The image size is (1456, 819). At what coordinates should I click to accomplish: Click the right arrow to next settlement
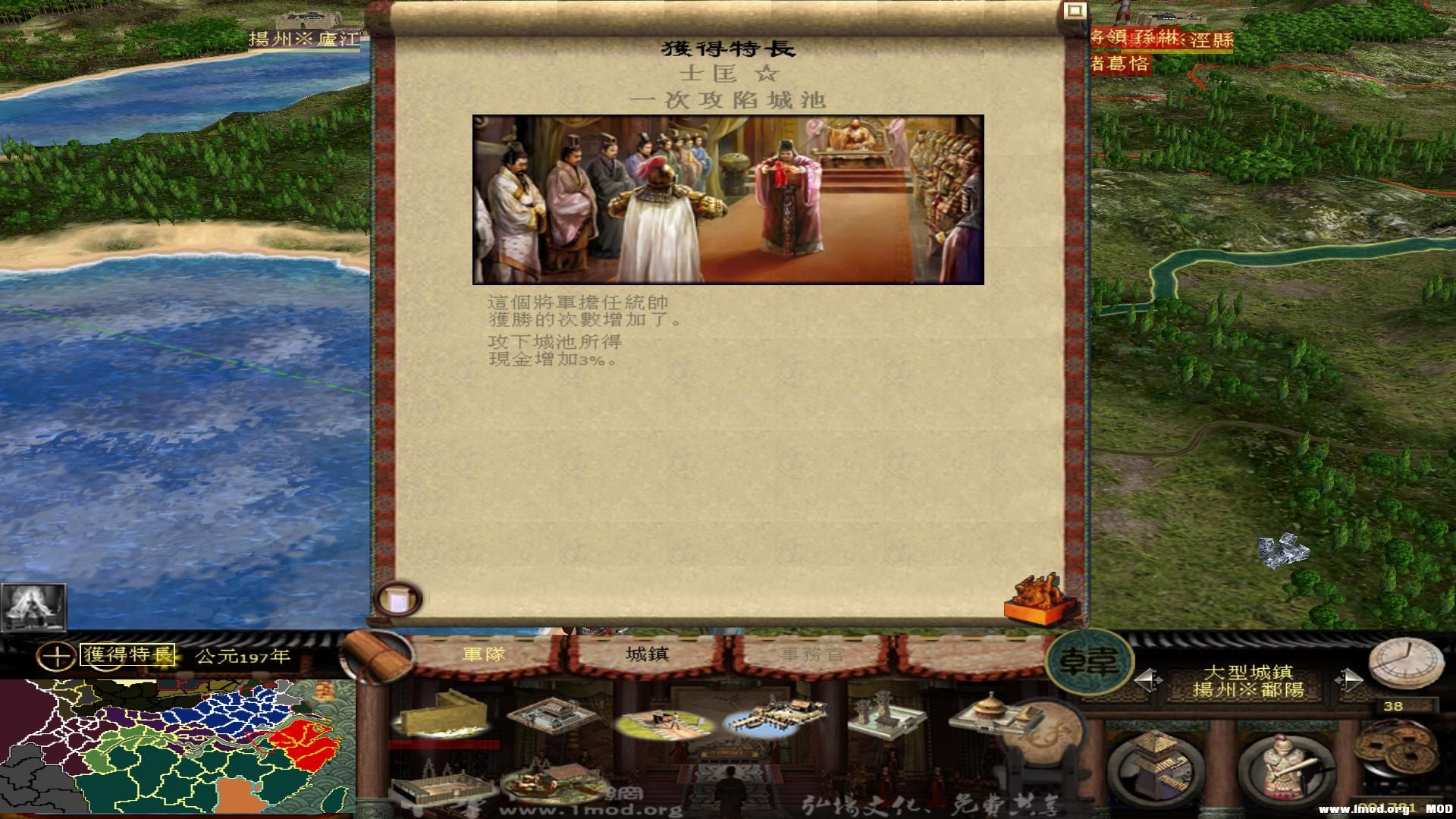[x=1349, y=679]
